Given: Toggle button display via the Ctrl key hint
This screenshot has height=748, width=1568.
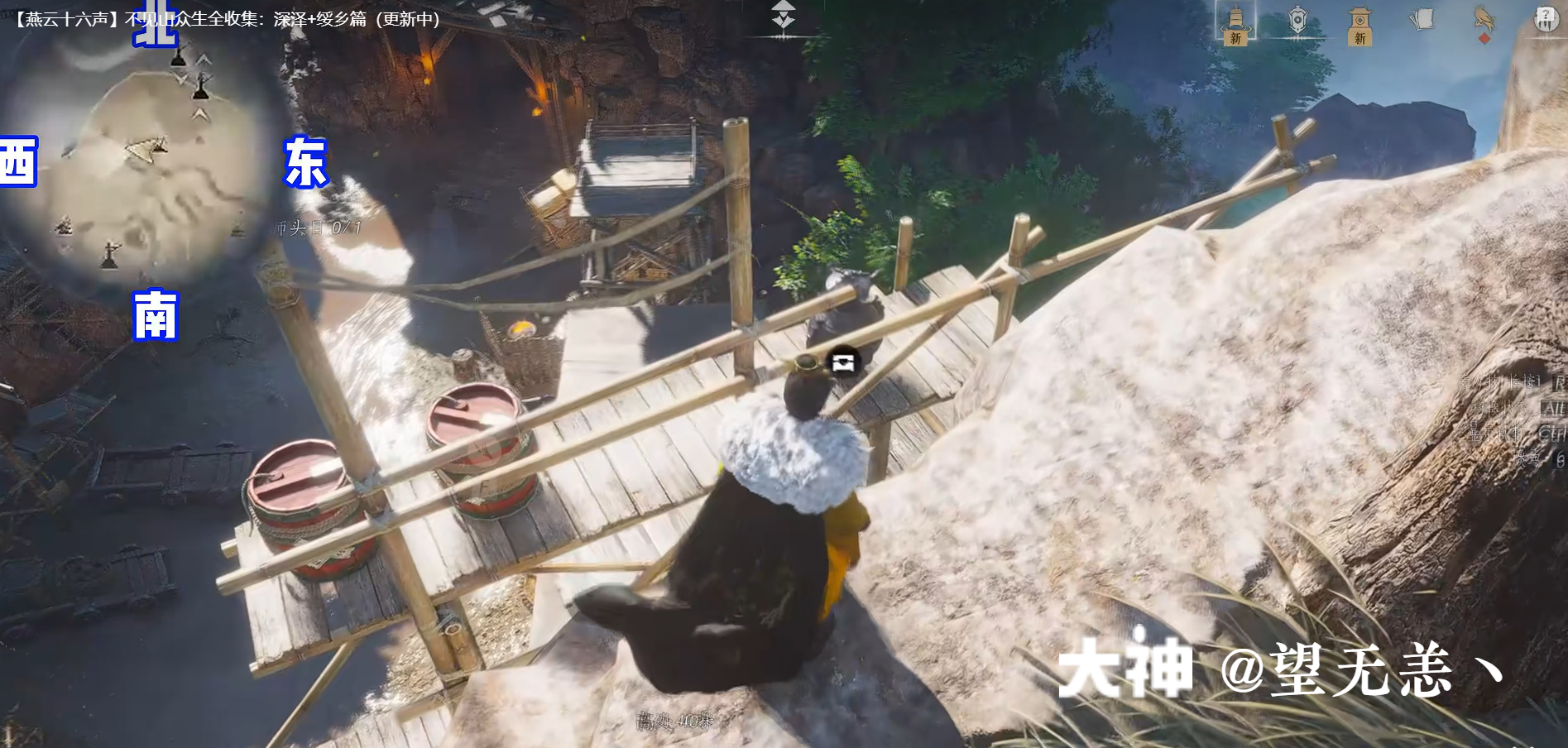Looking at the screenshot, I should pyautogui.click(x=1555, y=434).
